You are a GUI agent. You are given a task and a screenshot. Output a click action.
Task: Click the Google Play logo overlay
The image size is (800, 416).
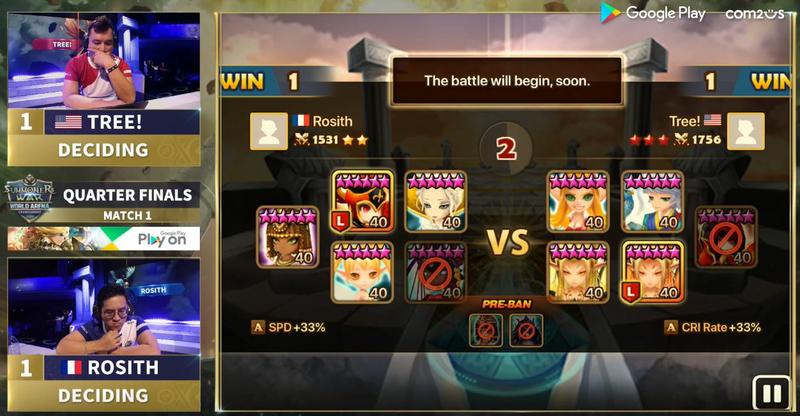[652, 13]
